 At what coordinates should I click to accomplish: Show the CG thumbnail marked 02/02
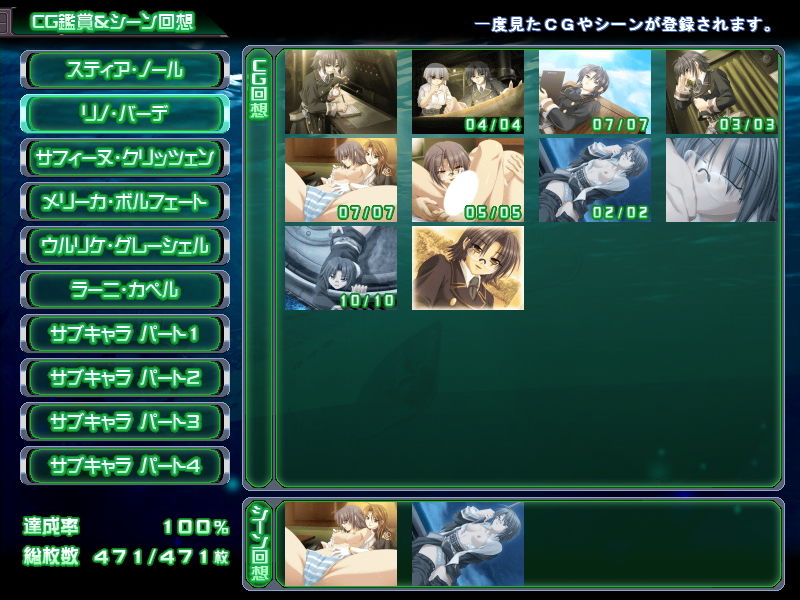point(595,180)
